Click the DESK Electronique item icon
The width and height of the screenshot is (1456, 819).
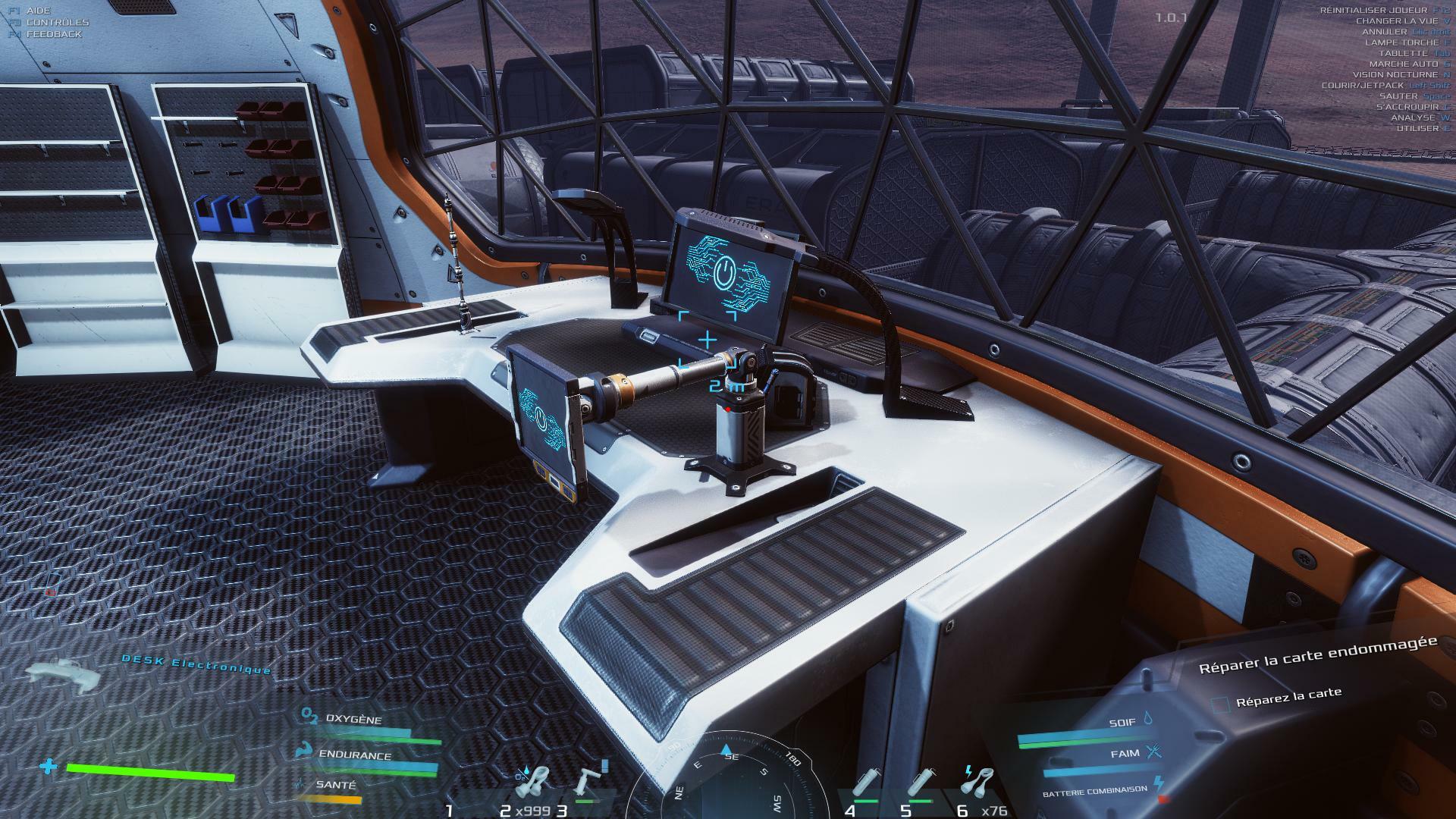pos(63,674)
